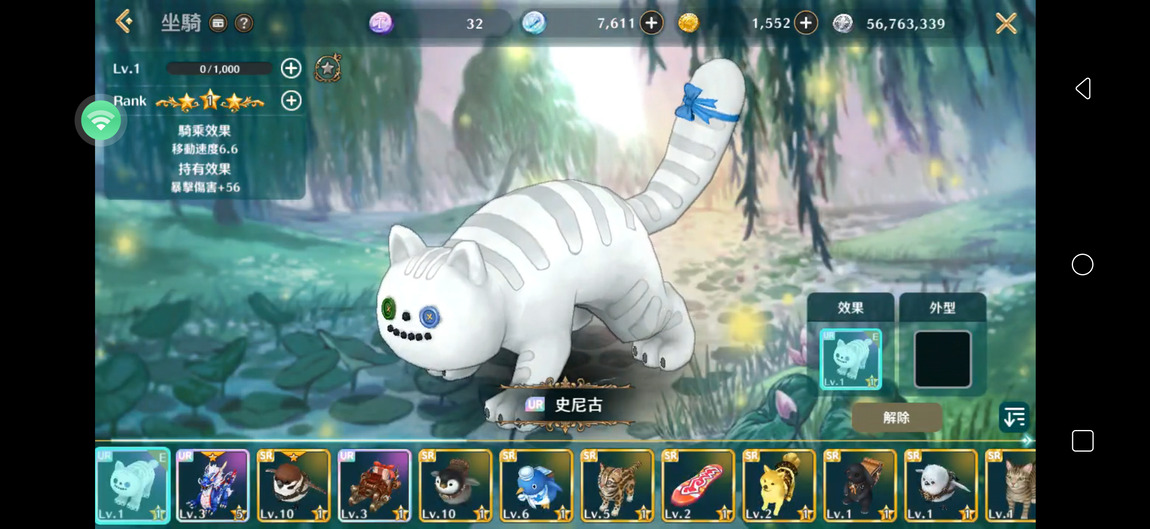Choose the SR red skateboard mount
The width and height of the screenshot is (1150, 529).
698,485
